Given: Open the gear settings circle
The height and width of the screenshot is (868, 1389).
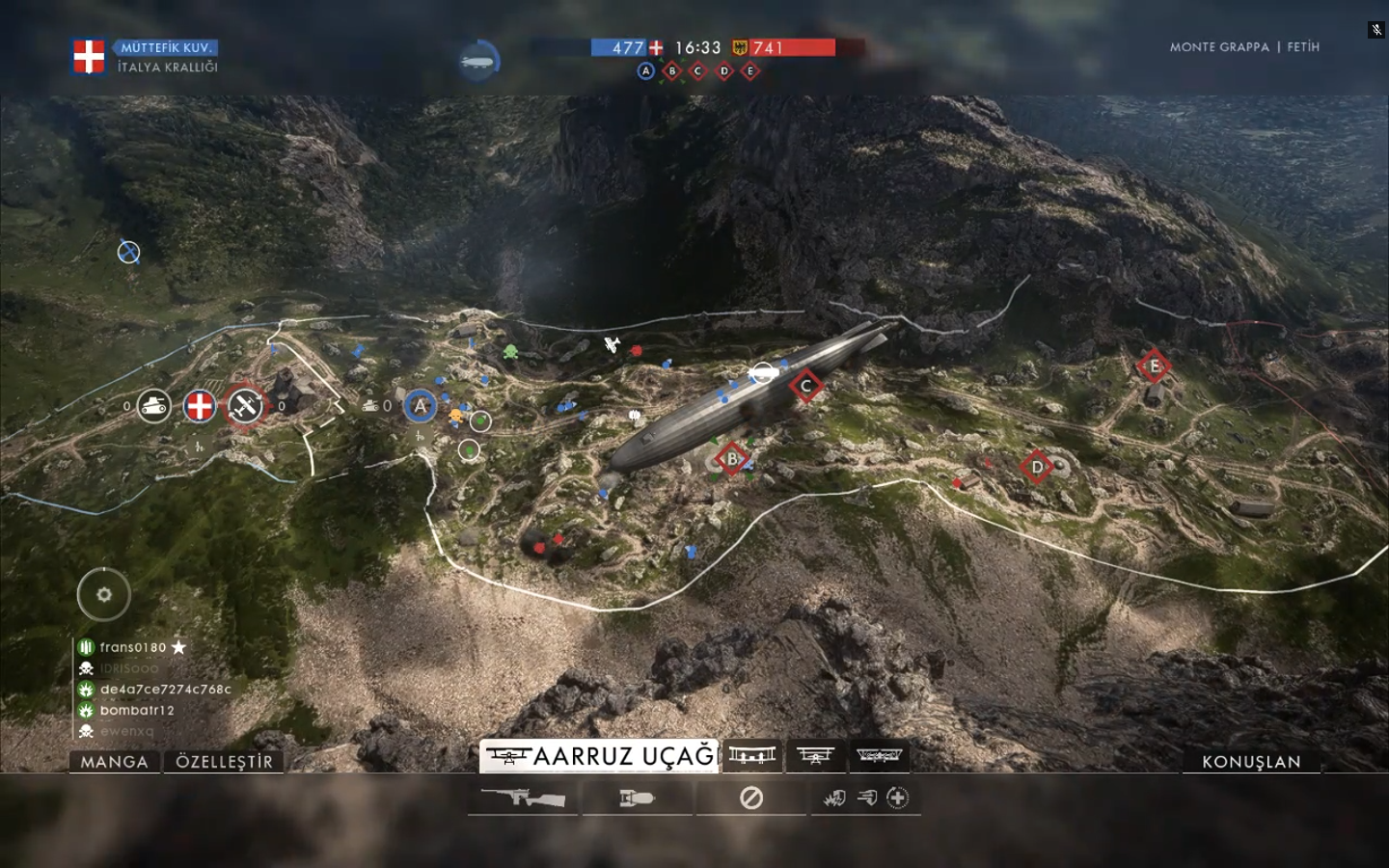Looking at the screenshot, I should point(104,594).
